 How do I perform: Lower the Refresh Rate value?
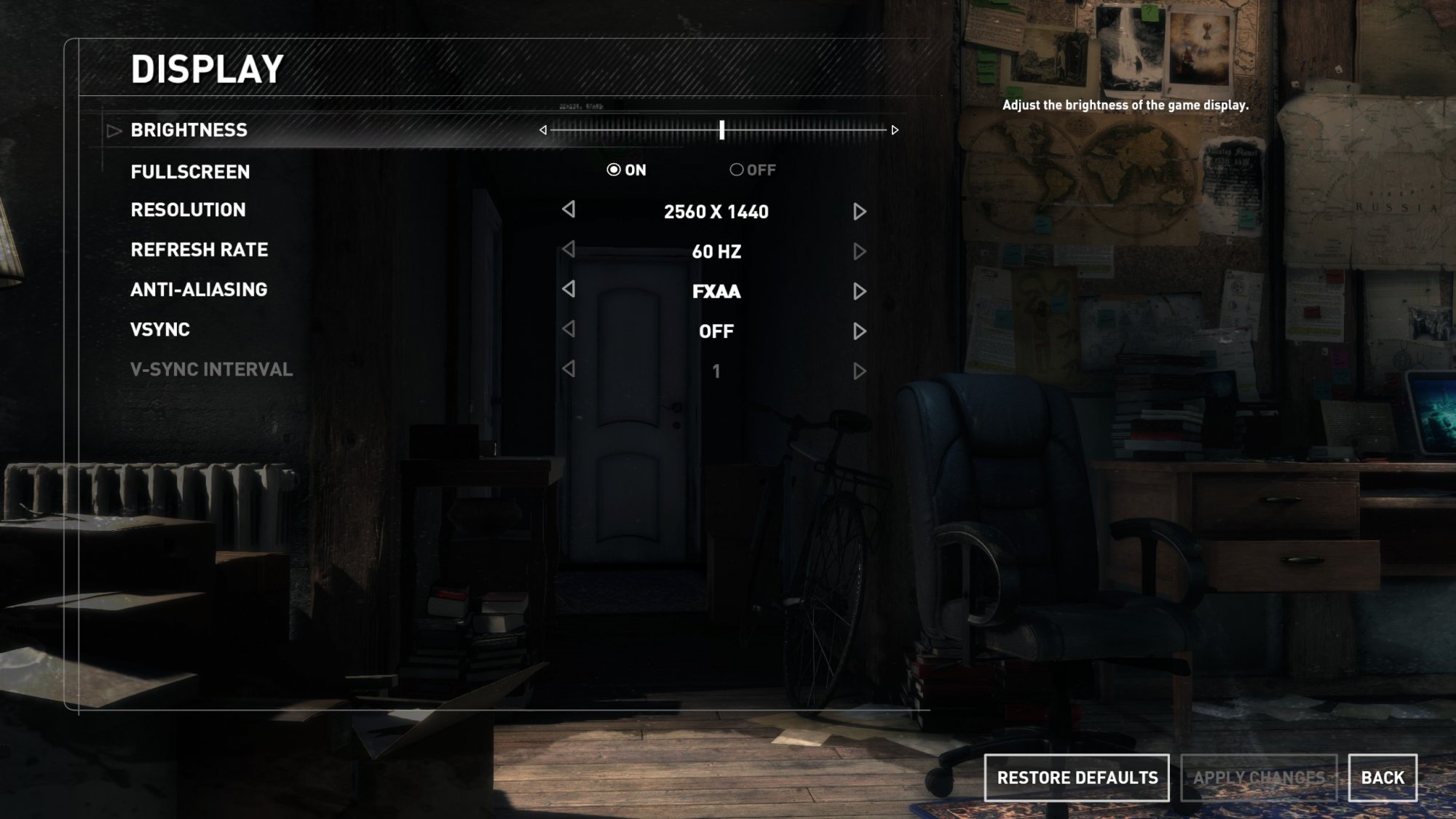click(x=569, y=250)
